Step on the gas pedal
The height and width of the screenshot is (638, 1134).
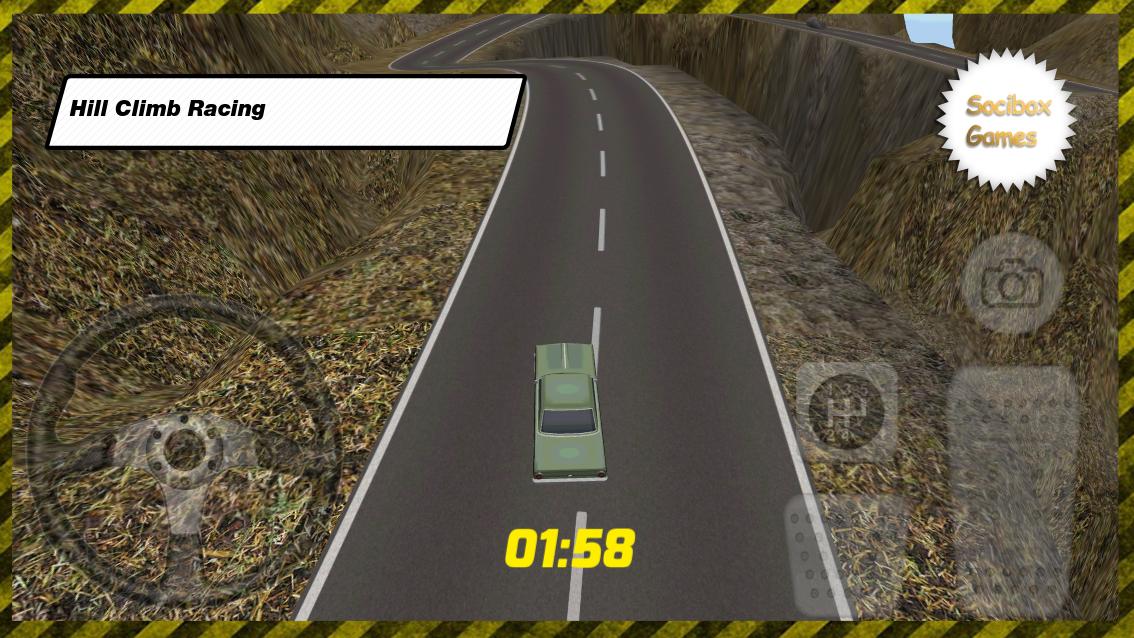point(1011,490)
